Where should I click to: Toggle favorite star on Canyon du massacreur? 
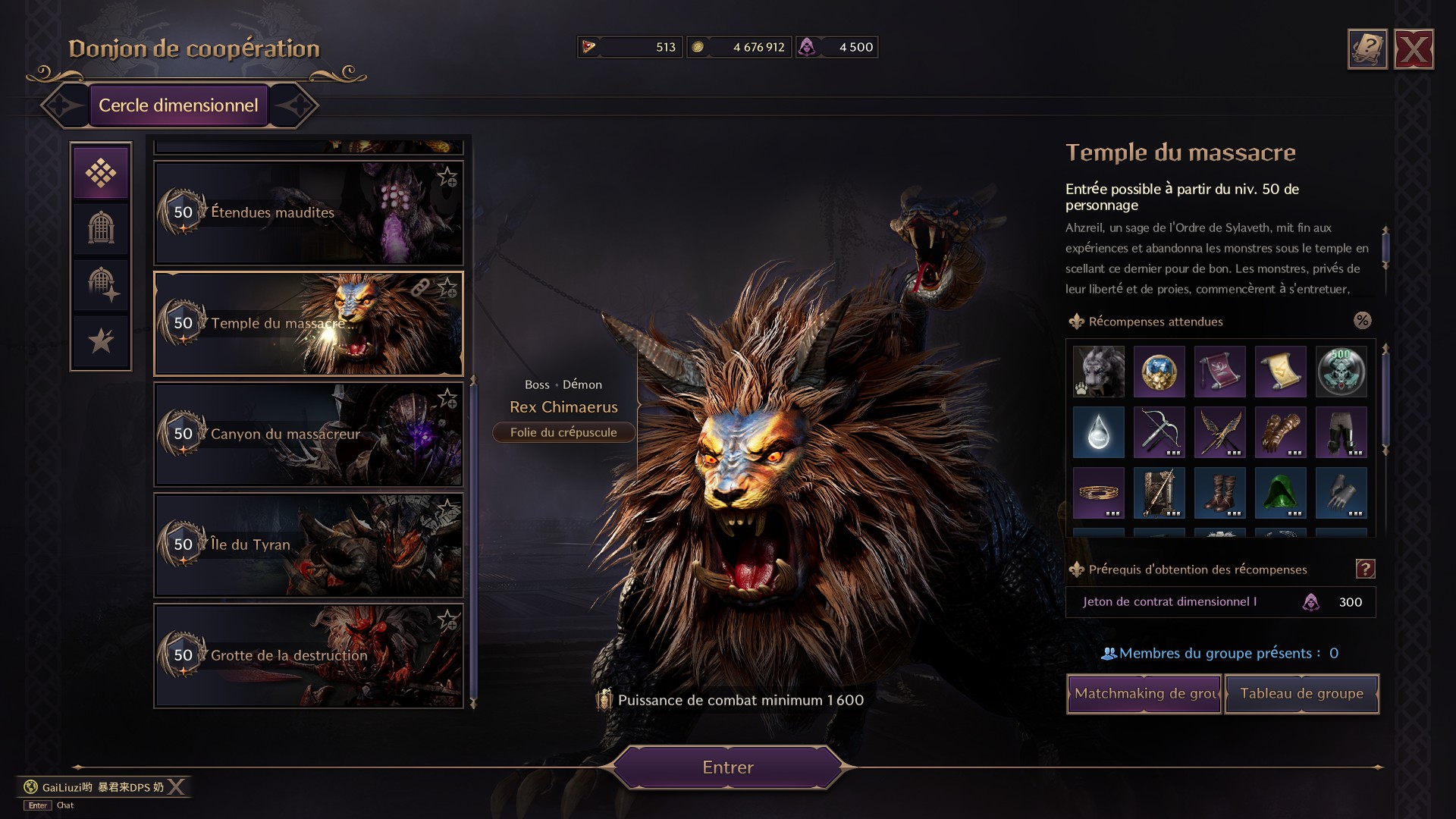[448, 397]
